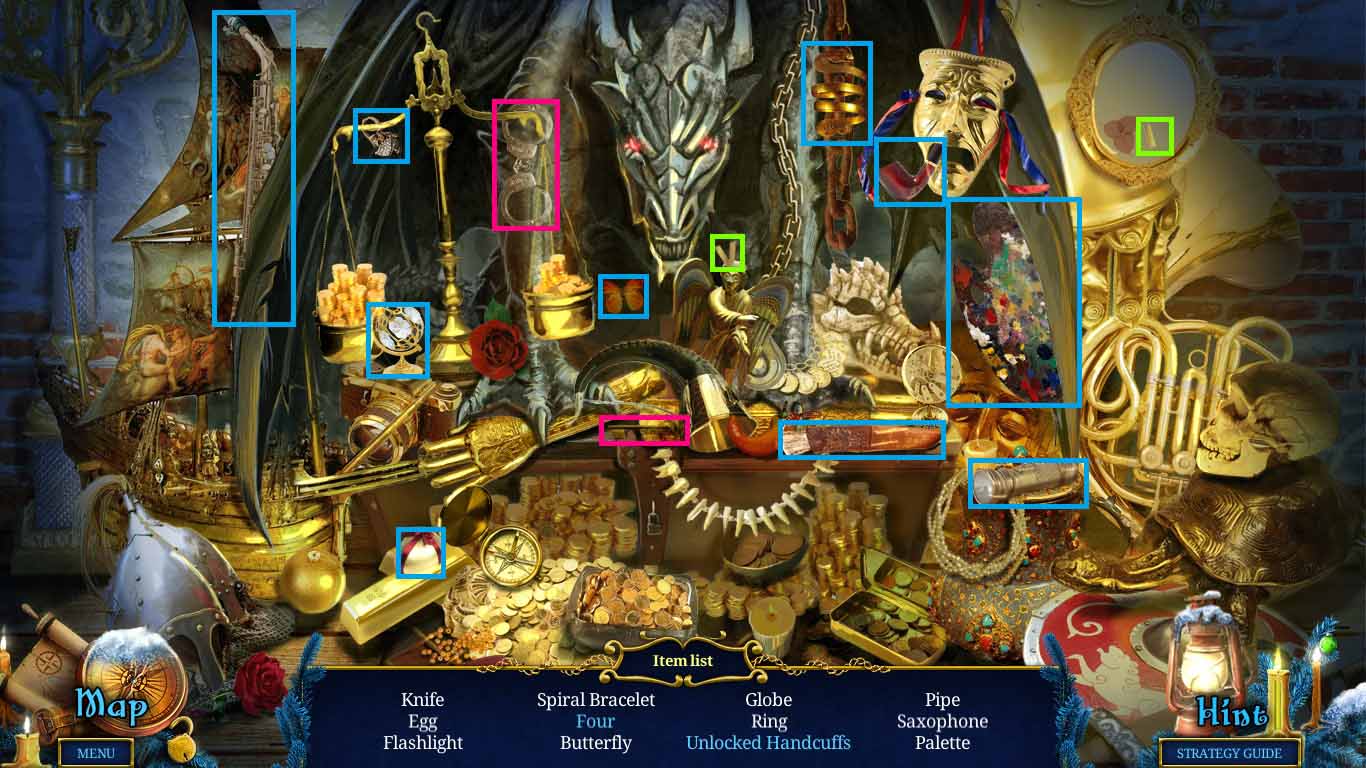Select the golden spiral bracelet near the chain
1366x768 pixels.
click(836, 93)
